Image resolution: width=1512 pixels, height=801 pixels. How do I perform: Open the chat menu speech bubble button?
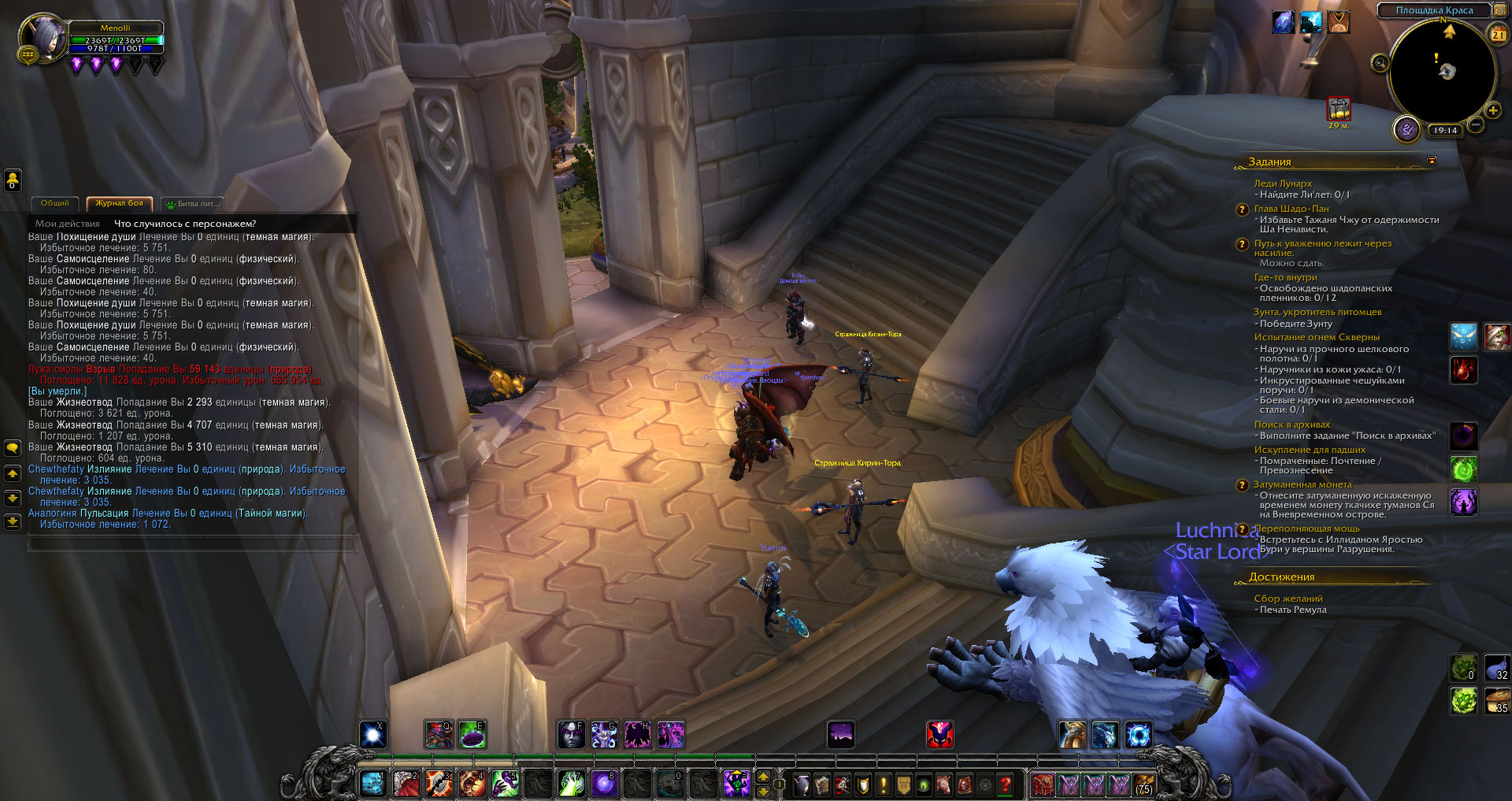point(13,448)
